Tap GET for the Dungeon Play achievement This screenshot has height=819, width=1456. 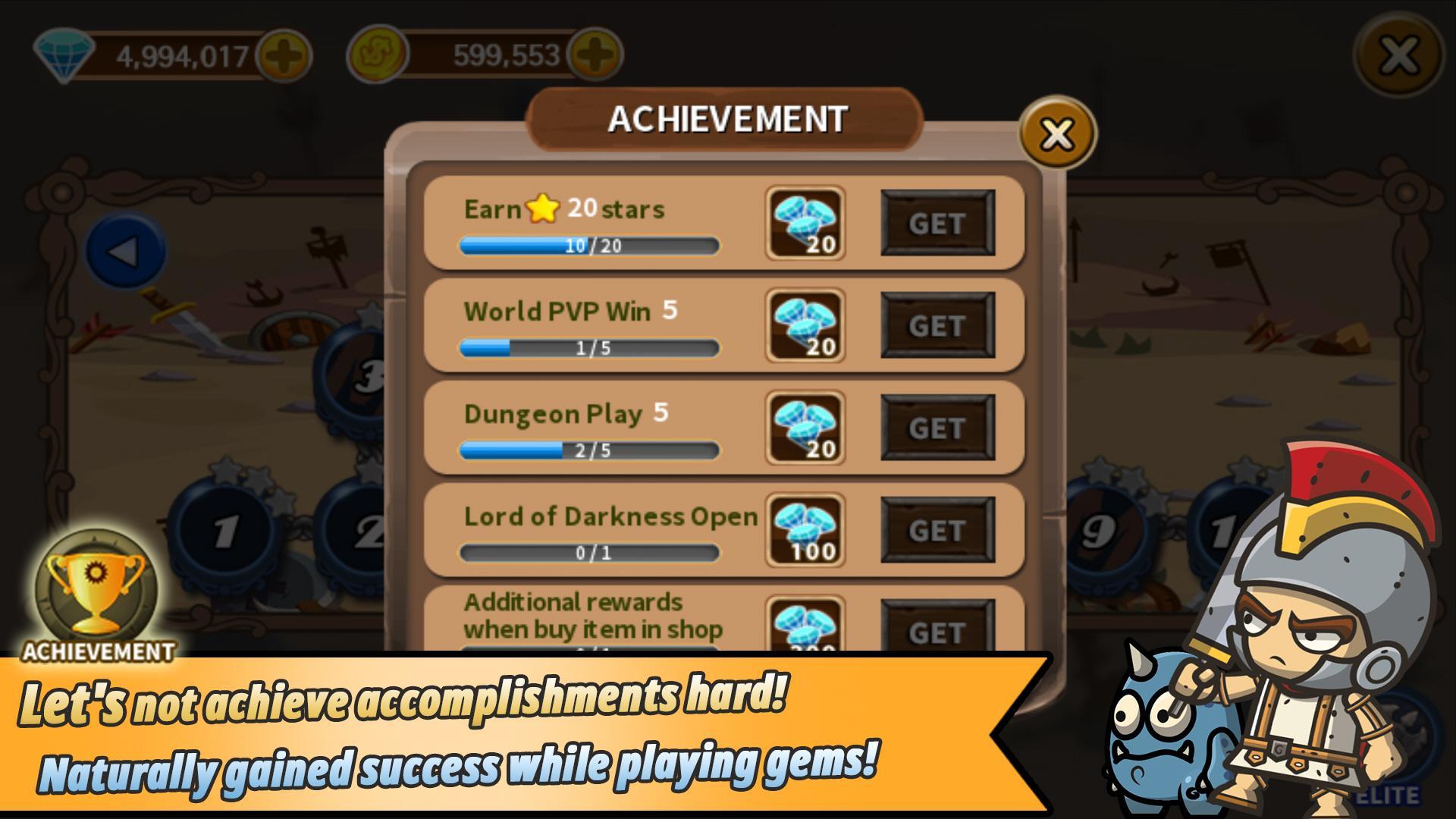938,427
